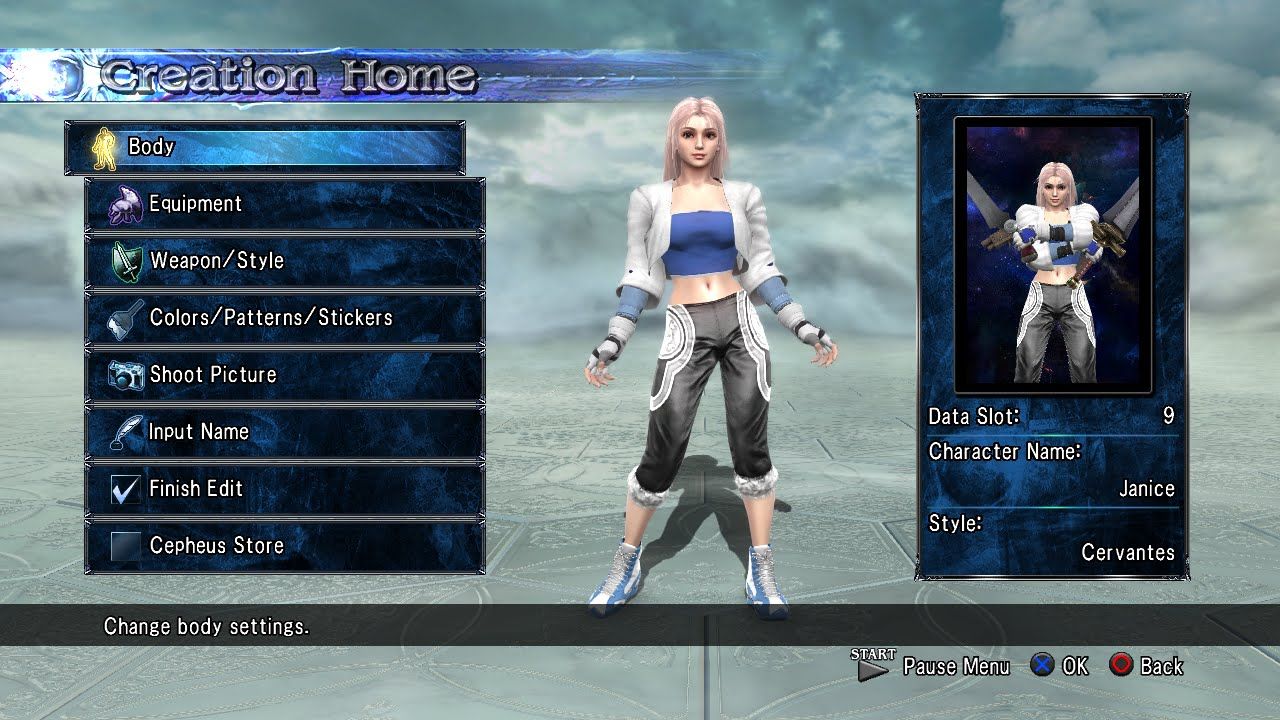Image resolution: width=1280 pixels, height=720 pixels.
Task: Select the Equipment menu option
Action: [x=285, y=204]
